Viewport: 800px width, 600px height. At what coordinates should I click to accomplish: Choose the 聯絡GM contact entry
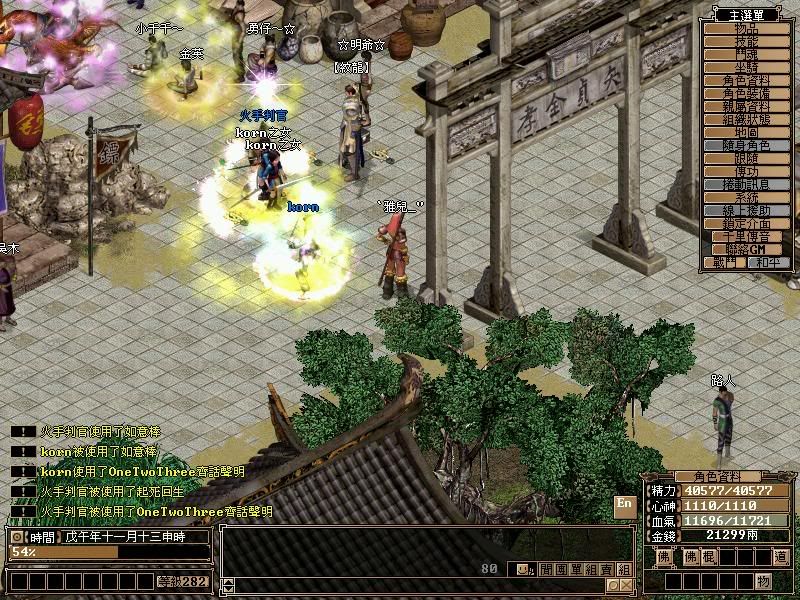coord(746,249)
